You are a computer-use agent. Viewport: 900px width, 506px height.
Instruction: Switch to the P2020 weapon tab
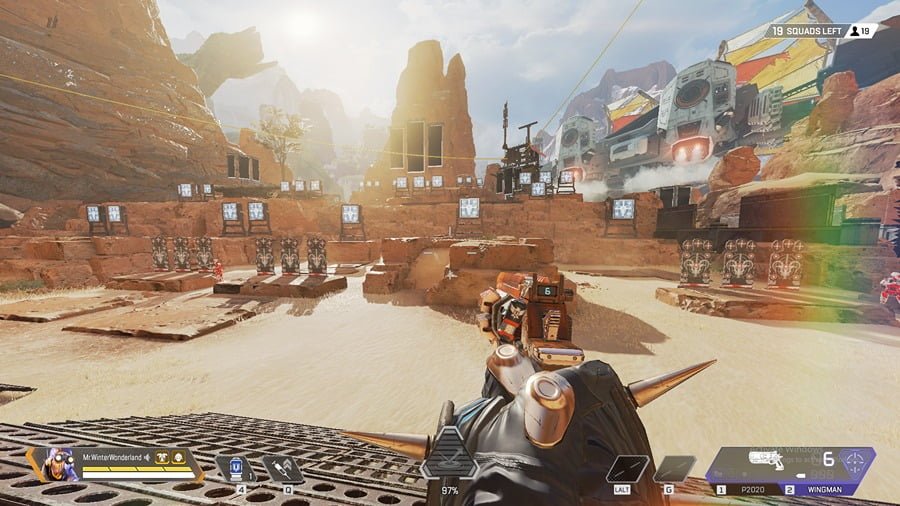pyautogui.click(x=740, y=490)
